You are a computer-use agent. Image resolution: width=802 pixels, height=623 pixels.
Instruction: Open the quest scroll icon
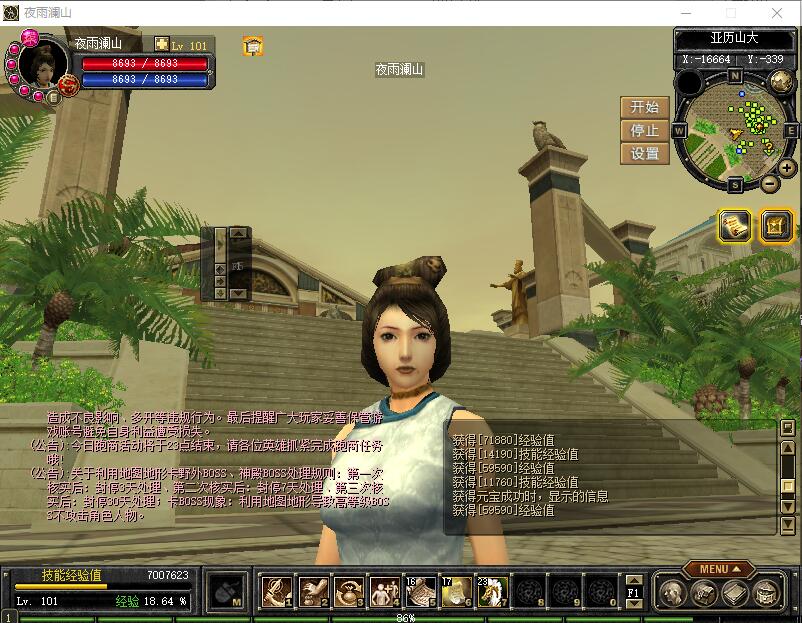(735, 226)
